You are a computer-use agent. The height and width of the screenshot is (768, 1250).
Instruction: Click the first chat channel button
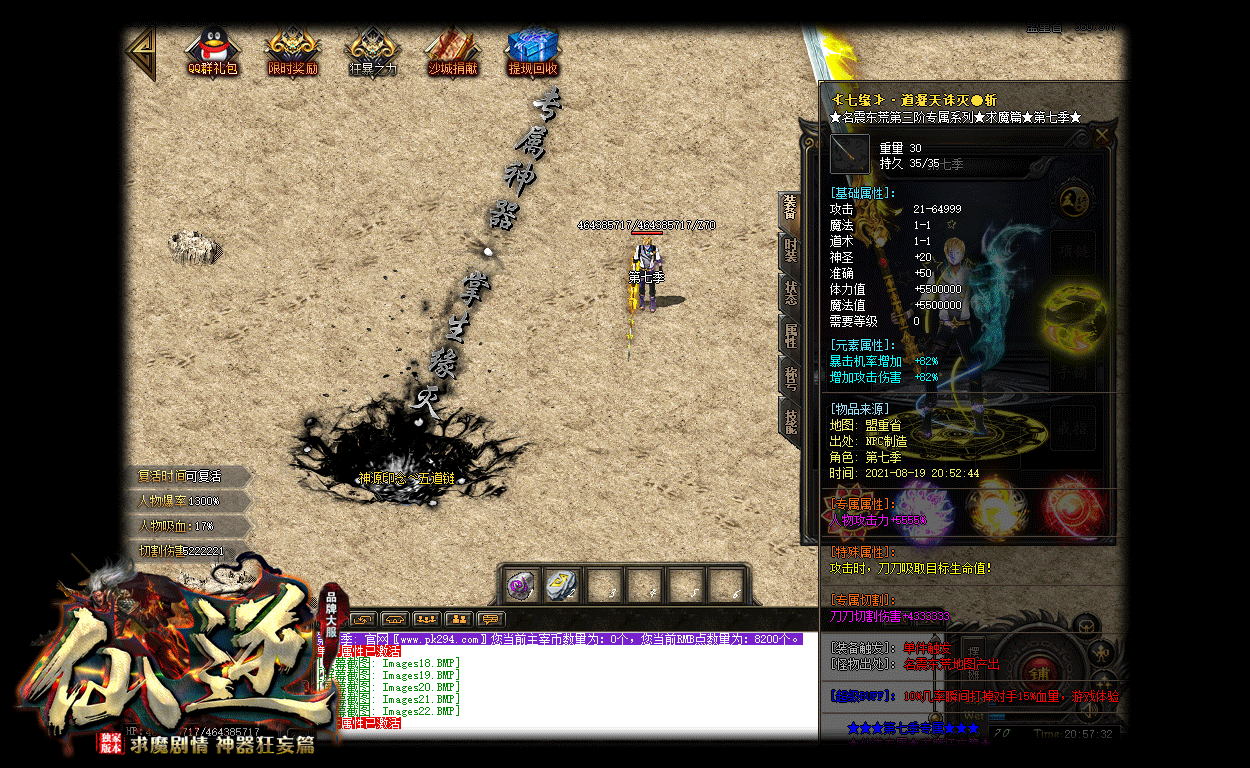click(x=362, y=619)
